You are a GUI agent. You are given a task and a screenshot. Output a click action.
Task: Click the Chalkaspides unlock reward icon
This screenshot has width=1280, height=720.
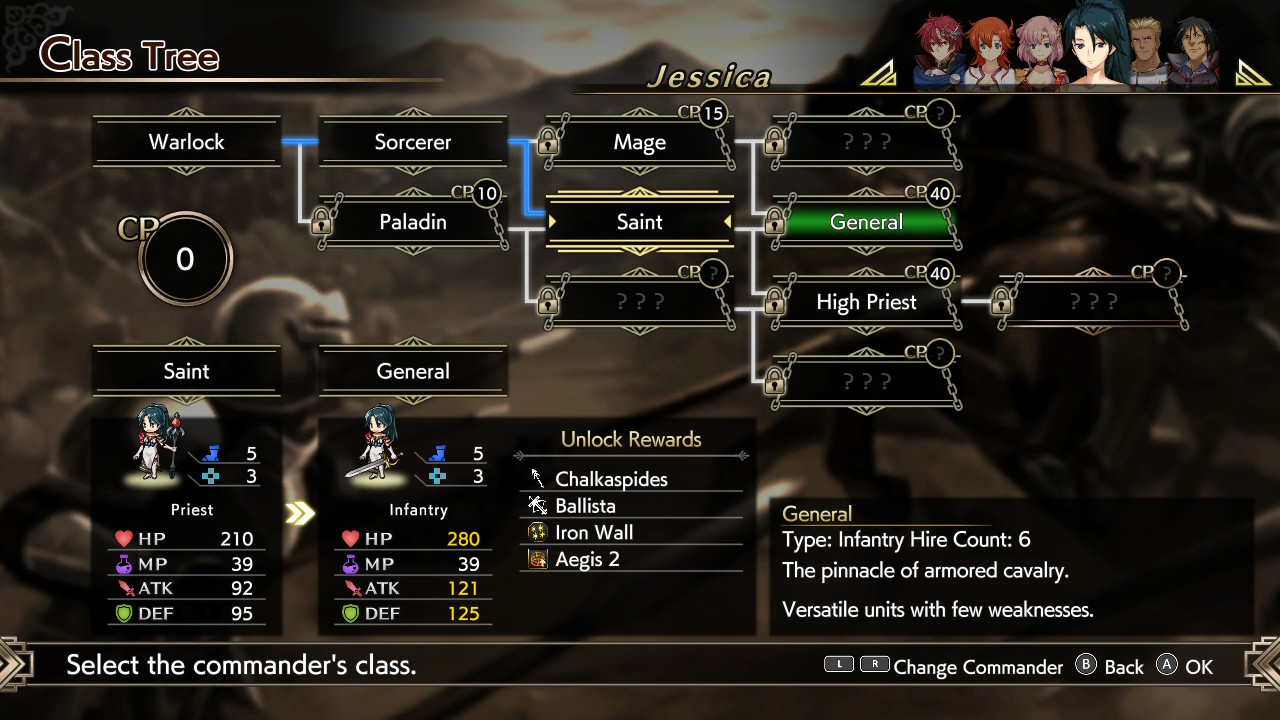point(536,479)
